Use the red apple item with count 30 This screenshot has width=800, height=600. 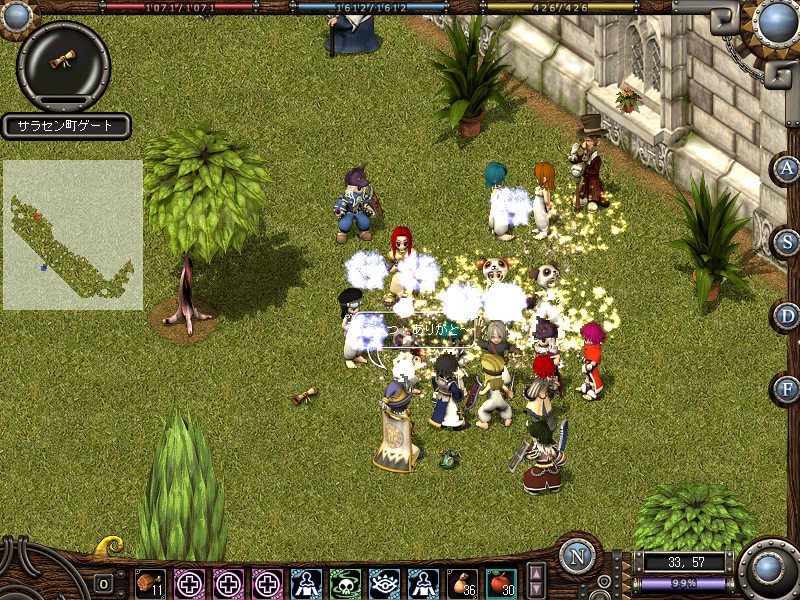500,583
